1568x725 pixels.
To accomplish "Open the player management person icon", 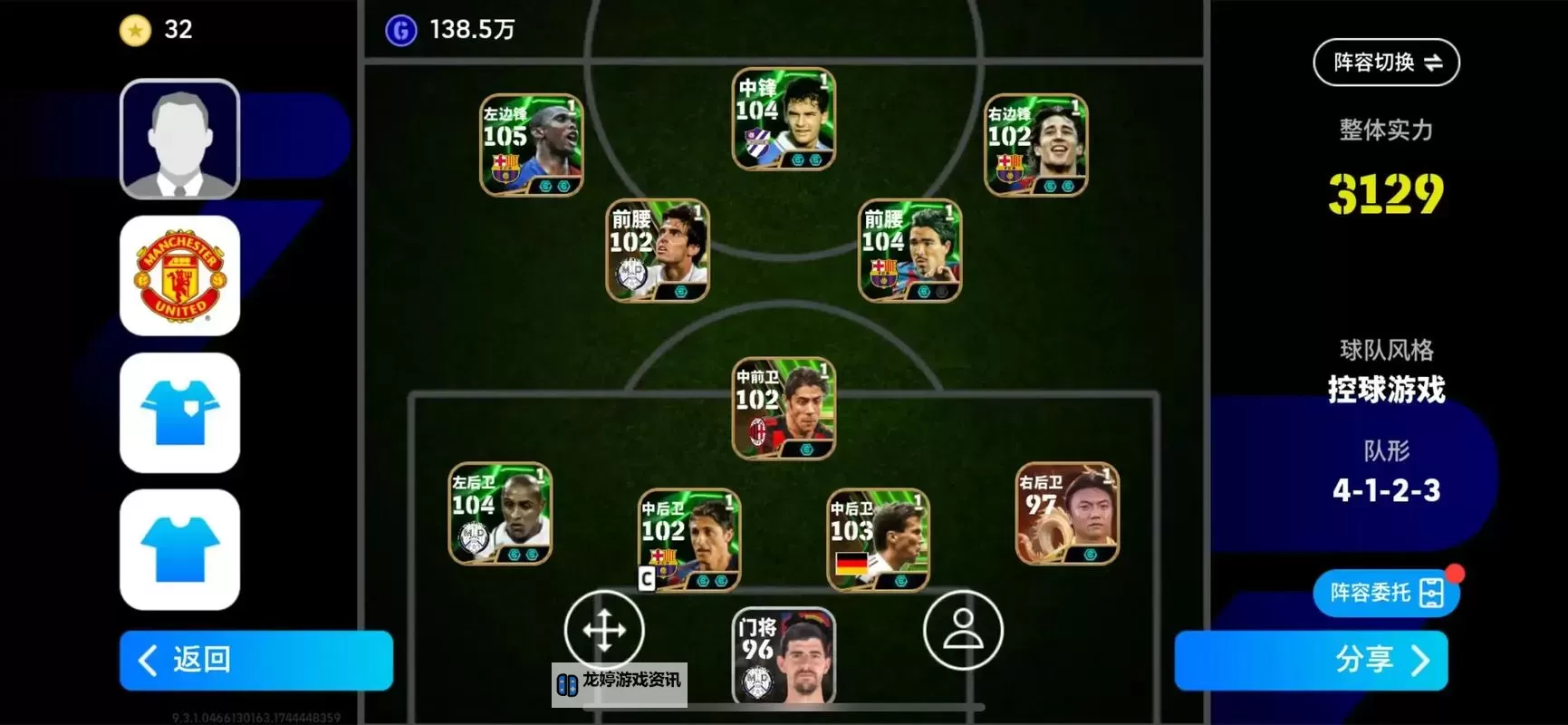I will pos(963,629).
